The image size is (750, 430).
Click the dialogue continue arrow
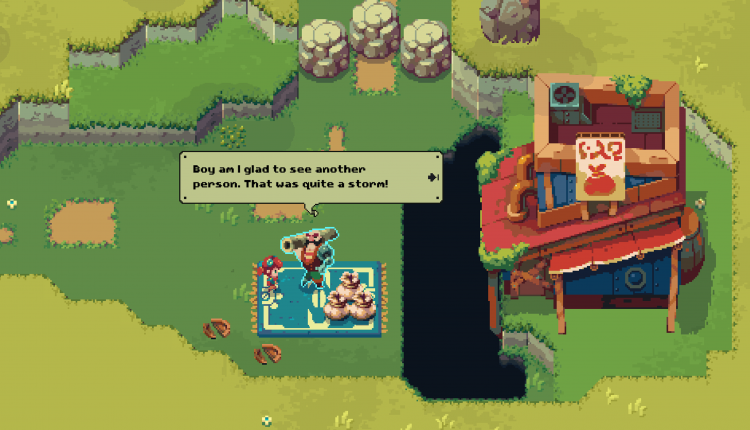[x=432, y=177]
